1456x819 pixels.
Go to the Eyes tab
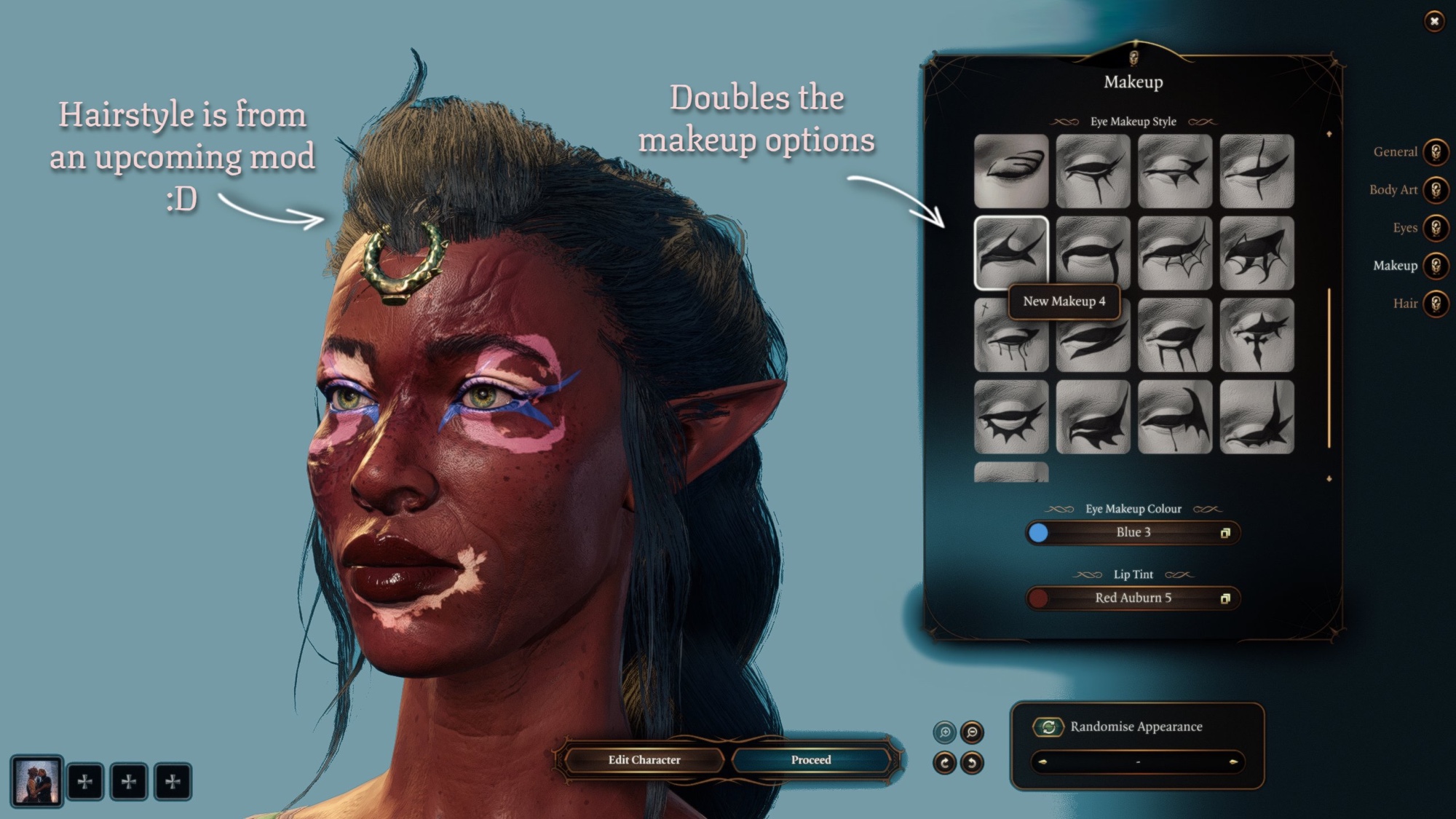coord(1436,228)
